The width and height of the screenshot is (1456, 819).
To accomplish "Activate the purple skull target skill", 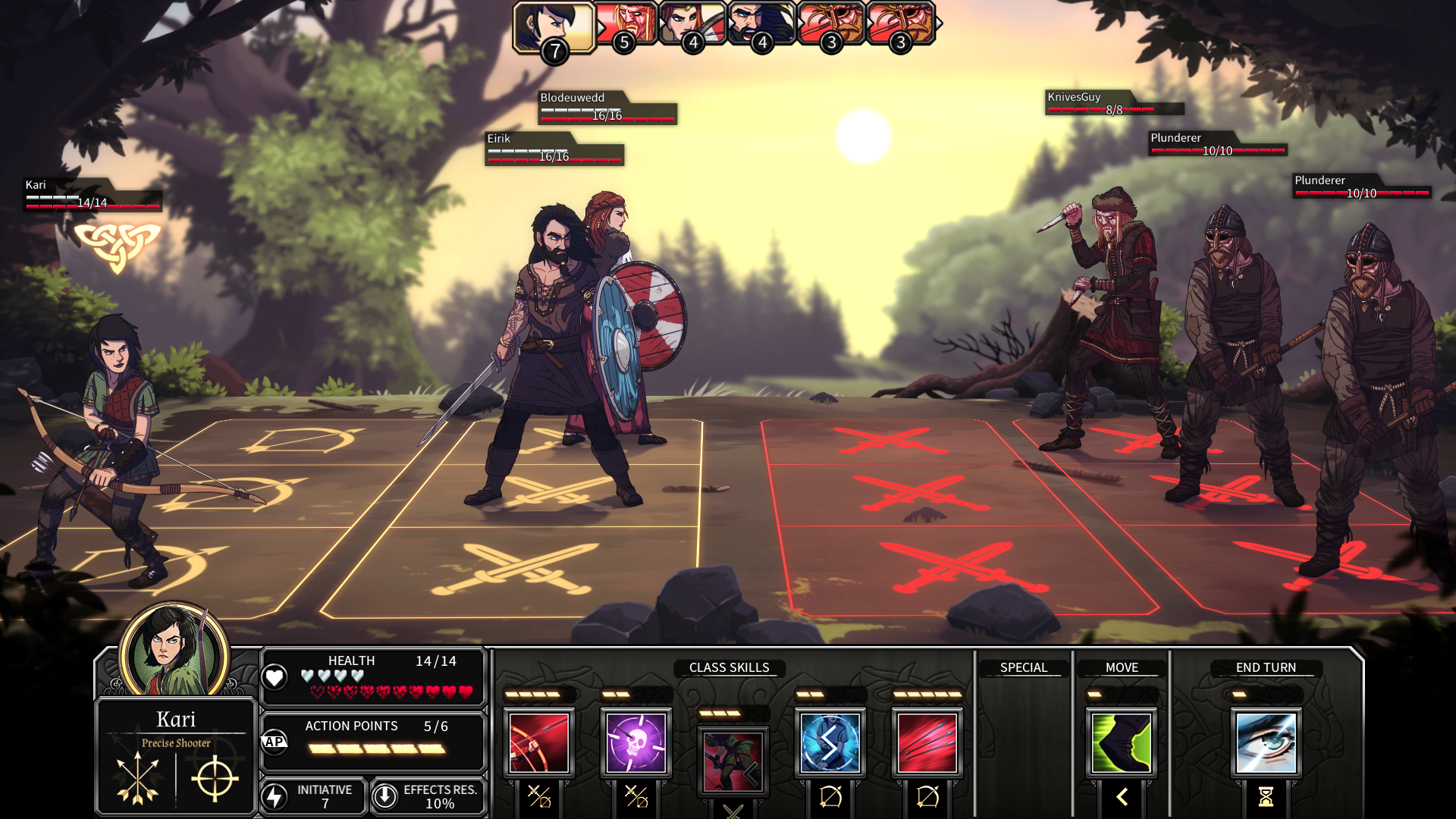I will pyautogui.click(x=636, y=742).
